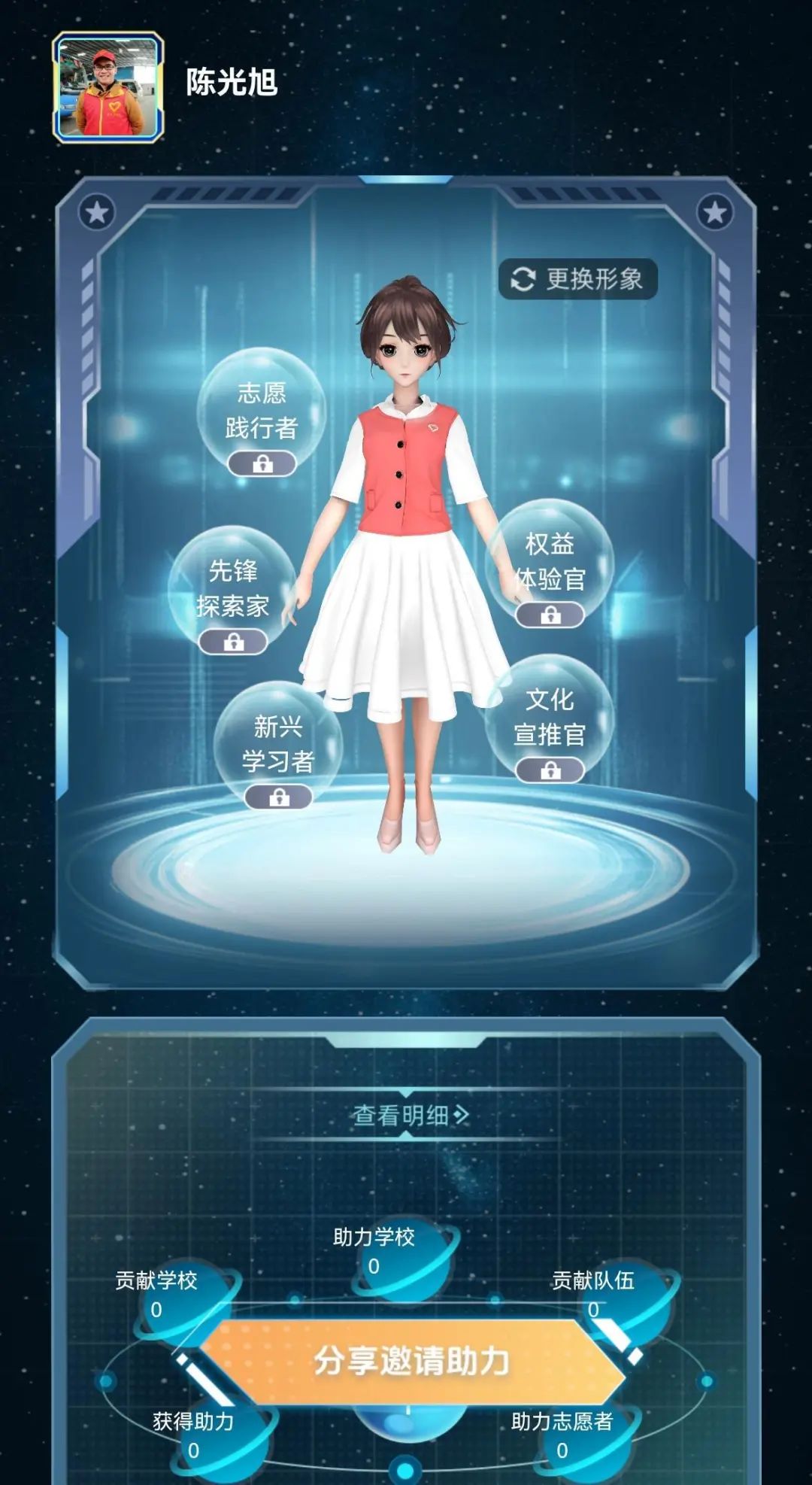Open the 陈光旭 profile avatar
This screenshot has width=812, height=1485.
click(108, 87)
